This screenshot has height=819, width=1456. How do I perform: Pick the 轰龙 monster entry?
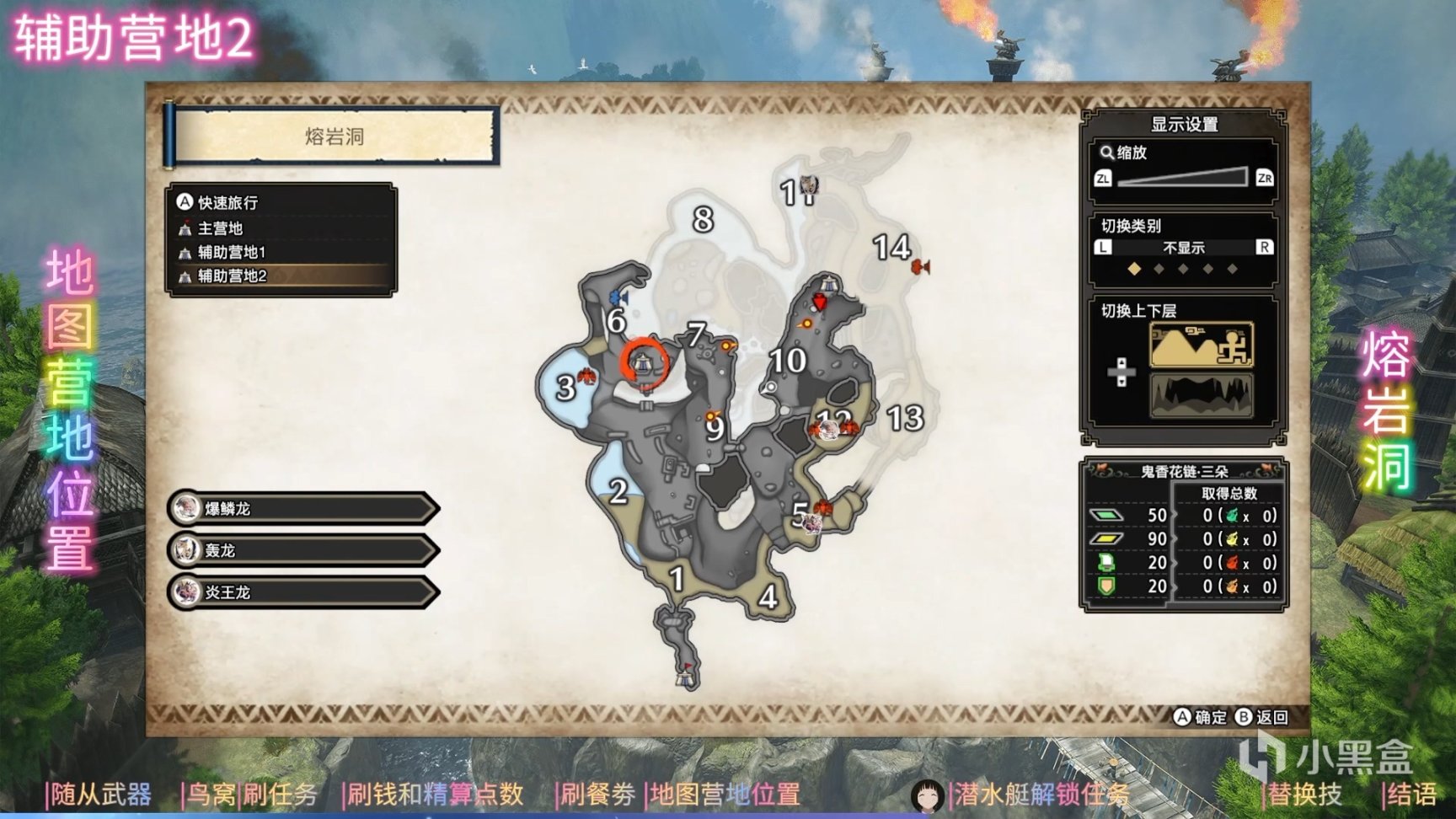click(x=303, y=550)
